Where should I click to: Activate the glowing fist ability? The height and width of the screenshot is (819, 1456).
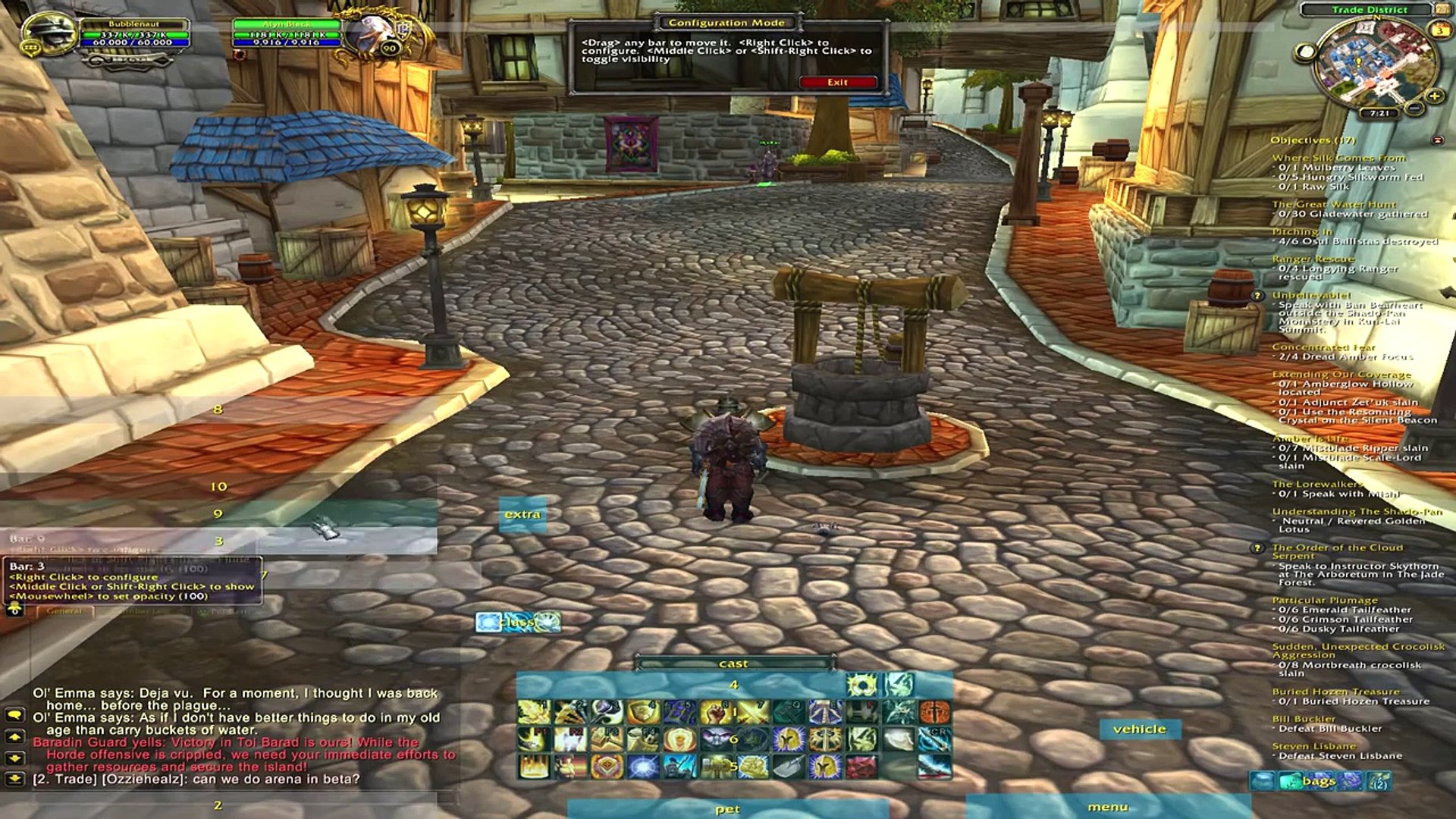(x=715, y=712)
